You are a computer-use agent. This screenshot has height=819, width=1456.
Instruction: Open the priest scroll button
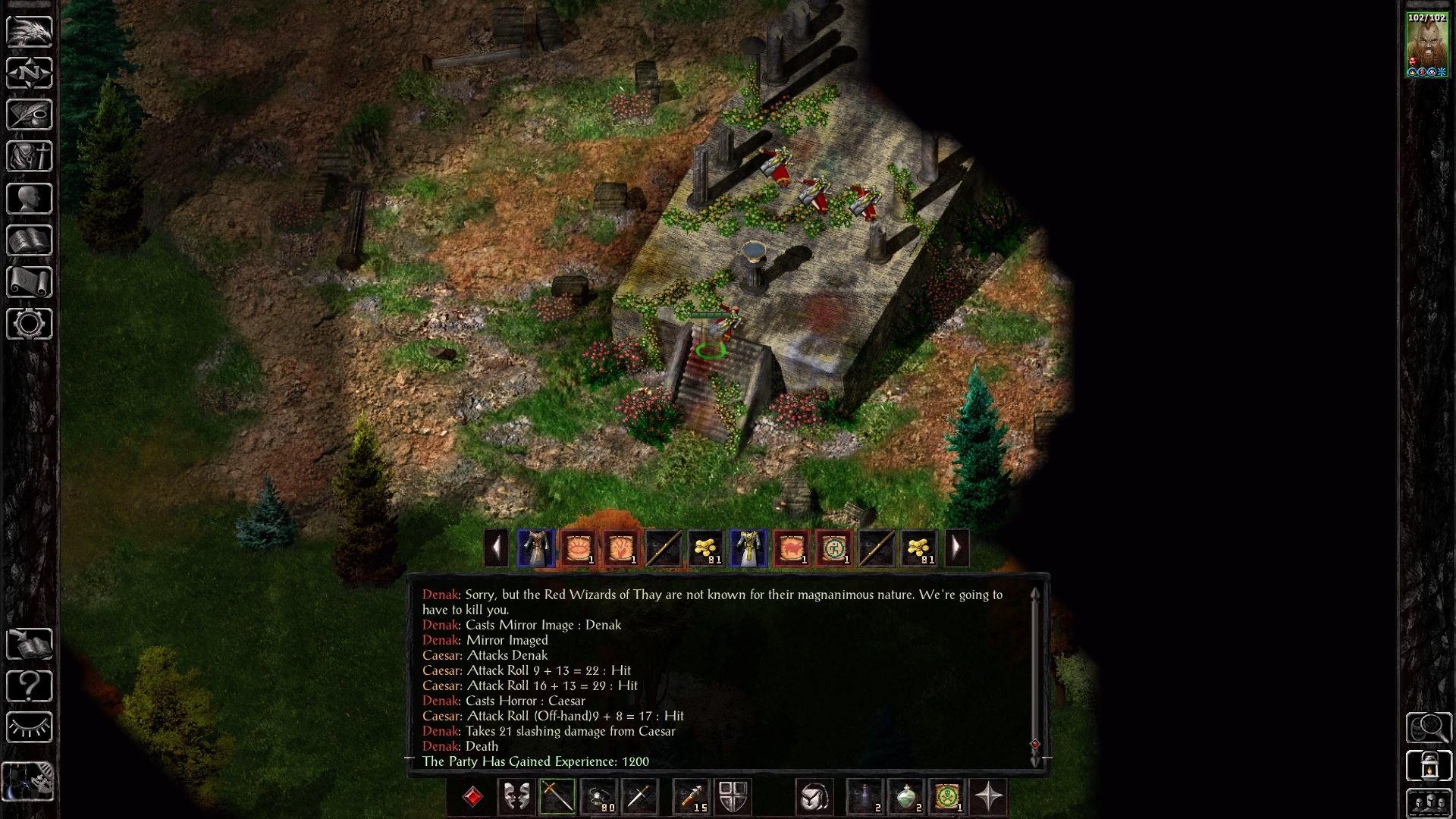click(x=30, y=282)
